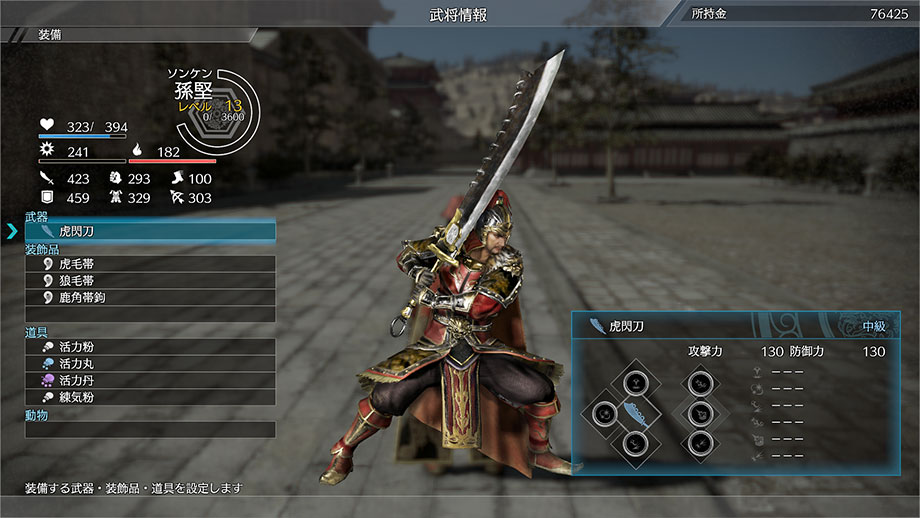Choose the 虎毛帯 accessory slot

[x=150, y=264]
